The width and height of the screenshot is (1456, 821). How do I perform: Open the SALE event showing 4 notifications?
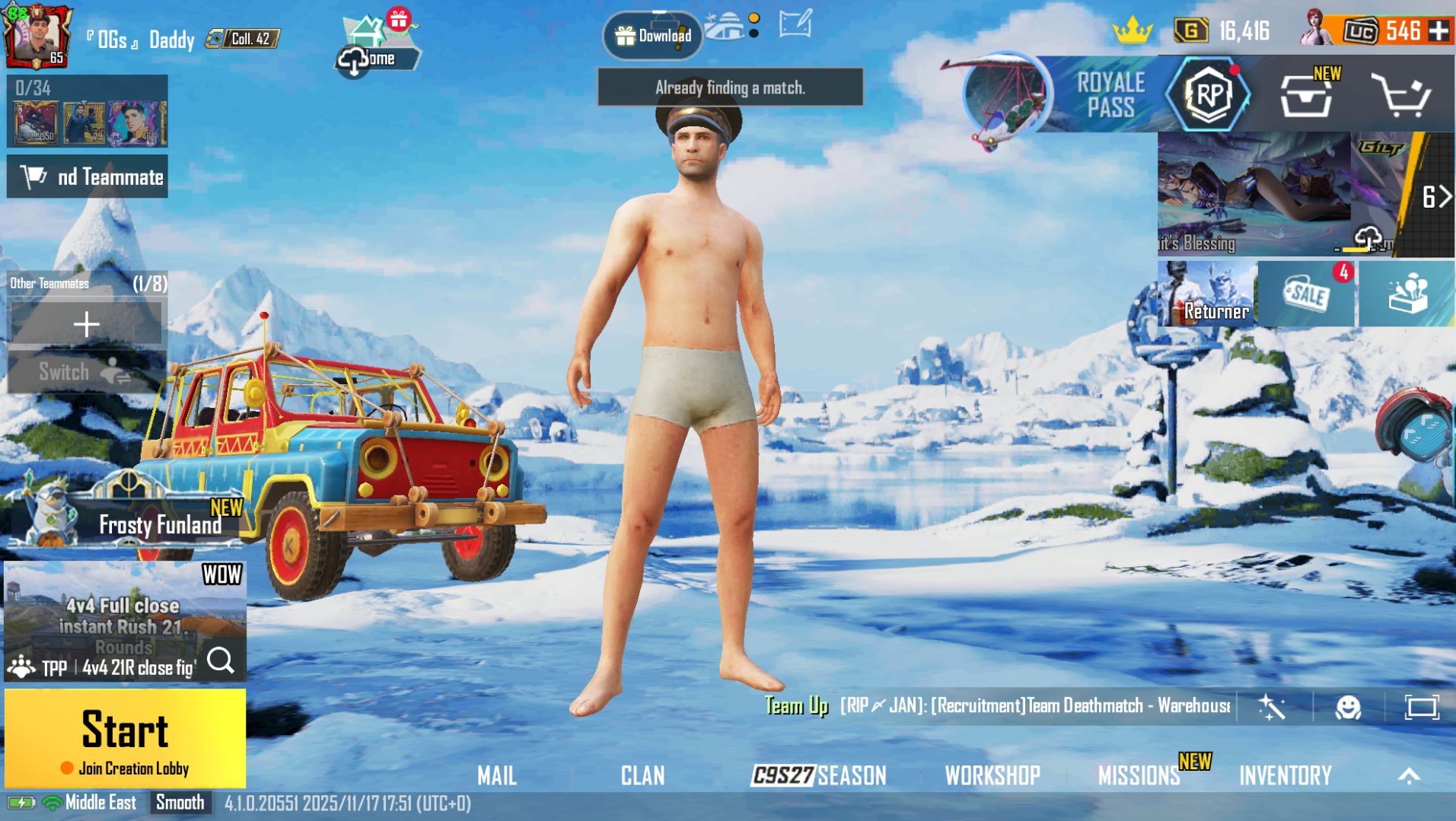click(1305, 294)
